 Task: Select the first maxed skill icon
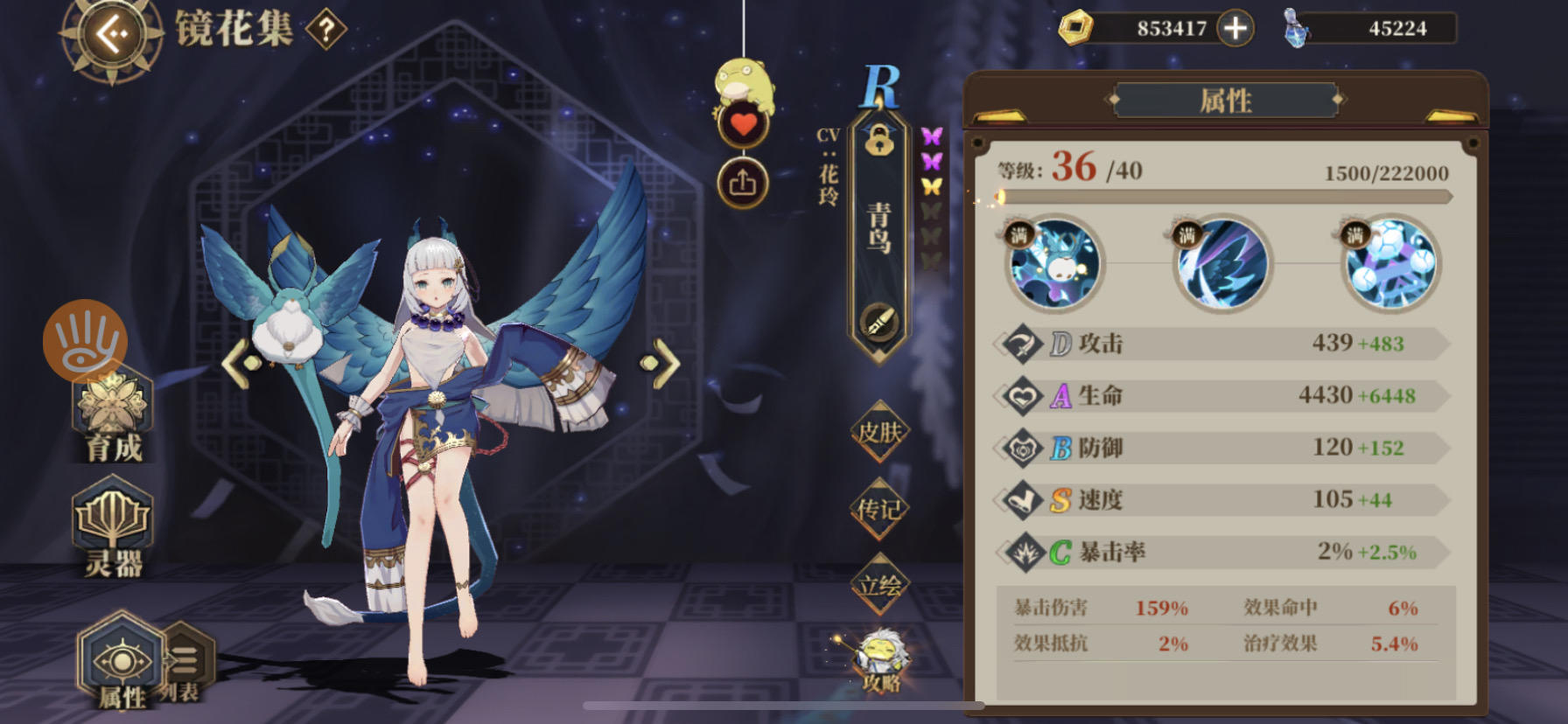point(1055,265)
